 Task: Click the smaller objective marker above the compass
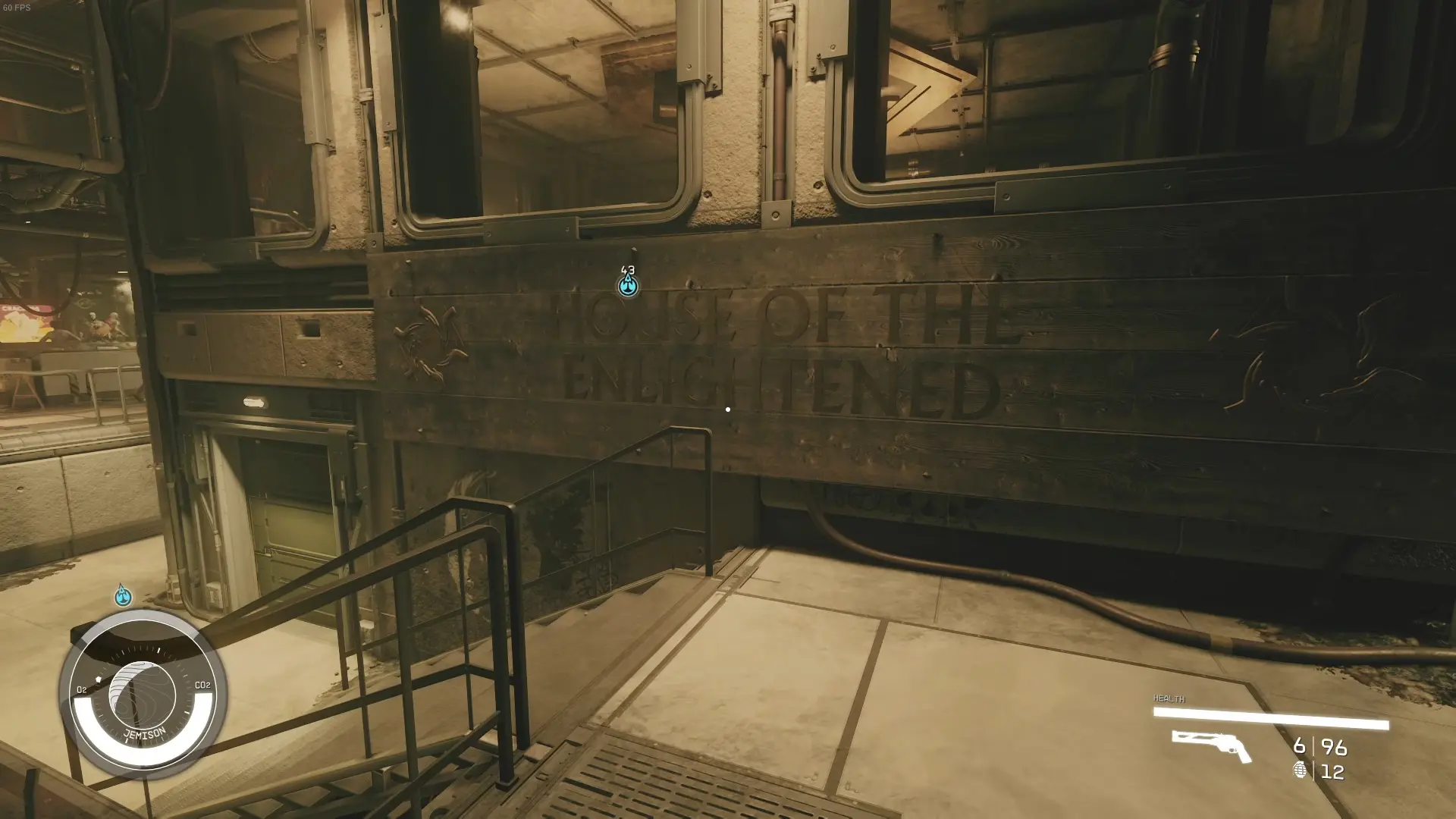121,597
